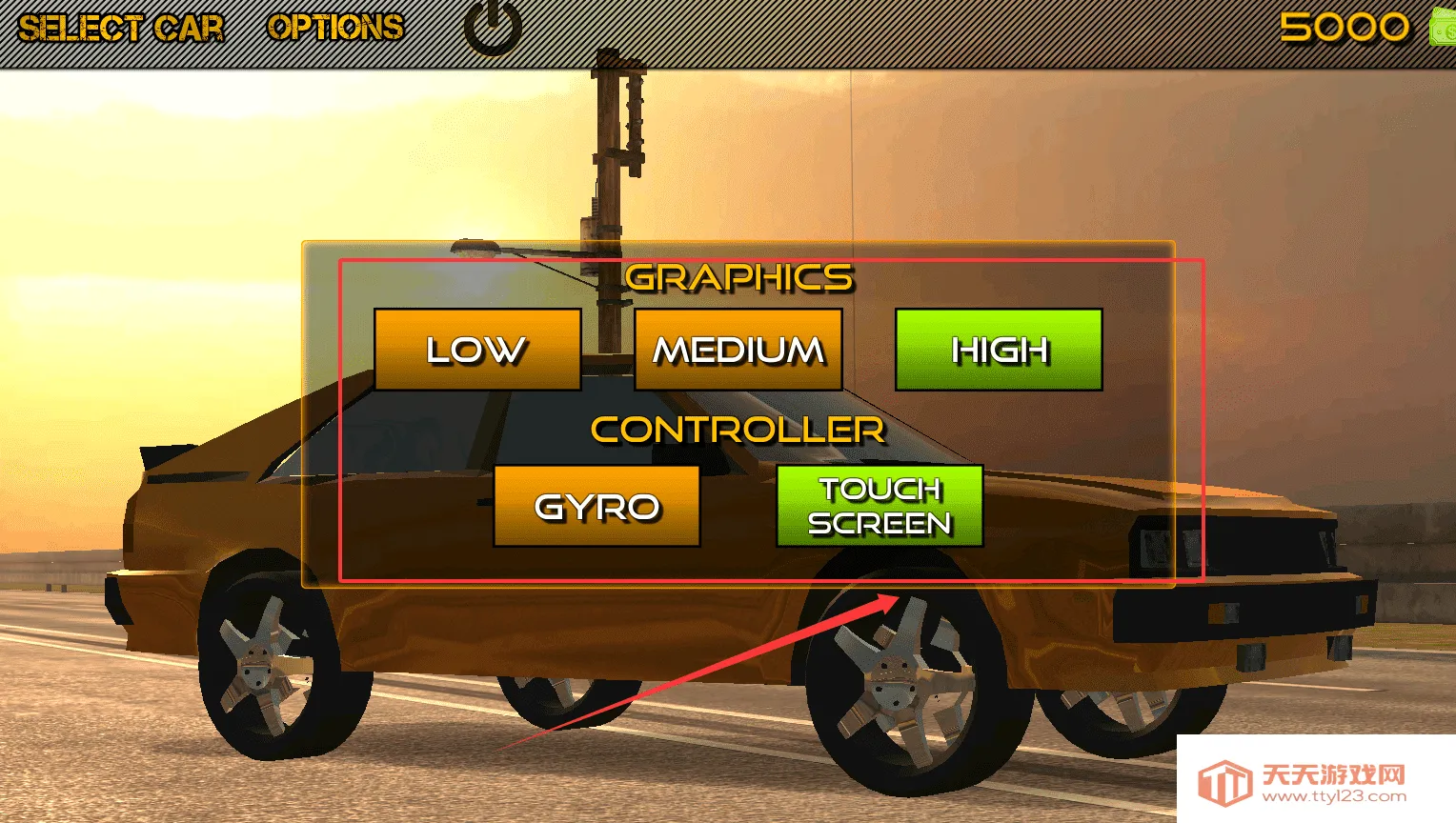Click the power quit icon
1456x823 pixels.
point(493,29)
